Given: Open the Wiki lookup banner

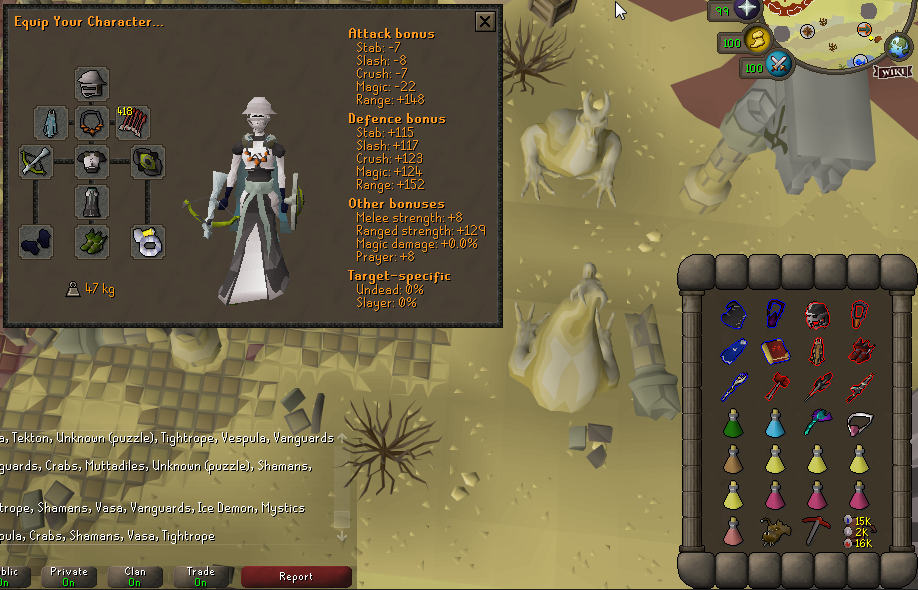Looking at the screenshot, I should (x=893, y=71).
